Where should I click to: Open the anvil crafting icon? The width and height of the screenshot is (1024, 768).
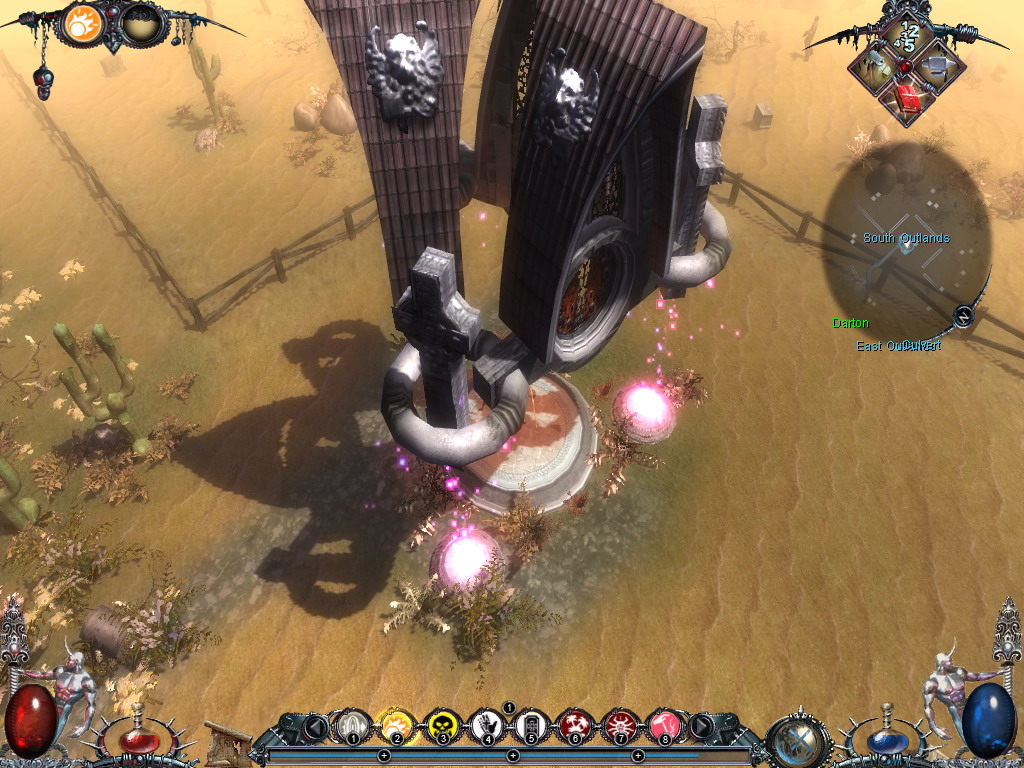[940, 65]
